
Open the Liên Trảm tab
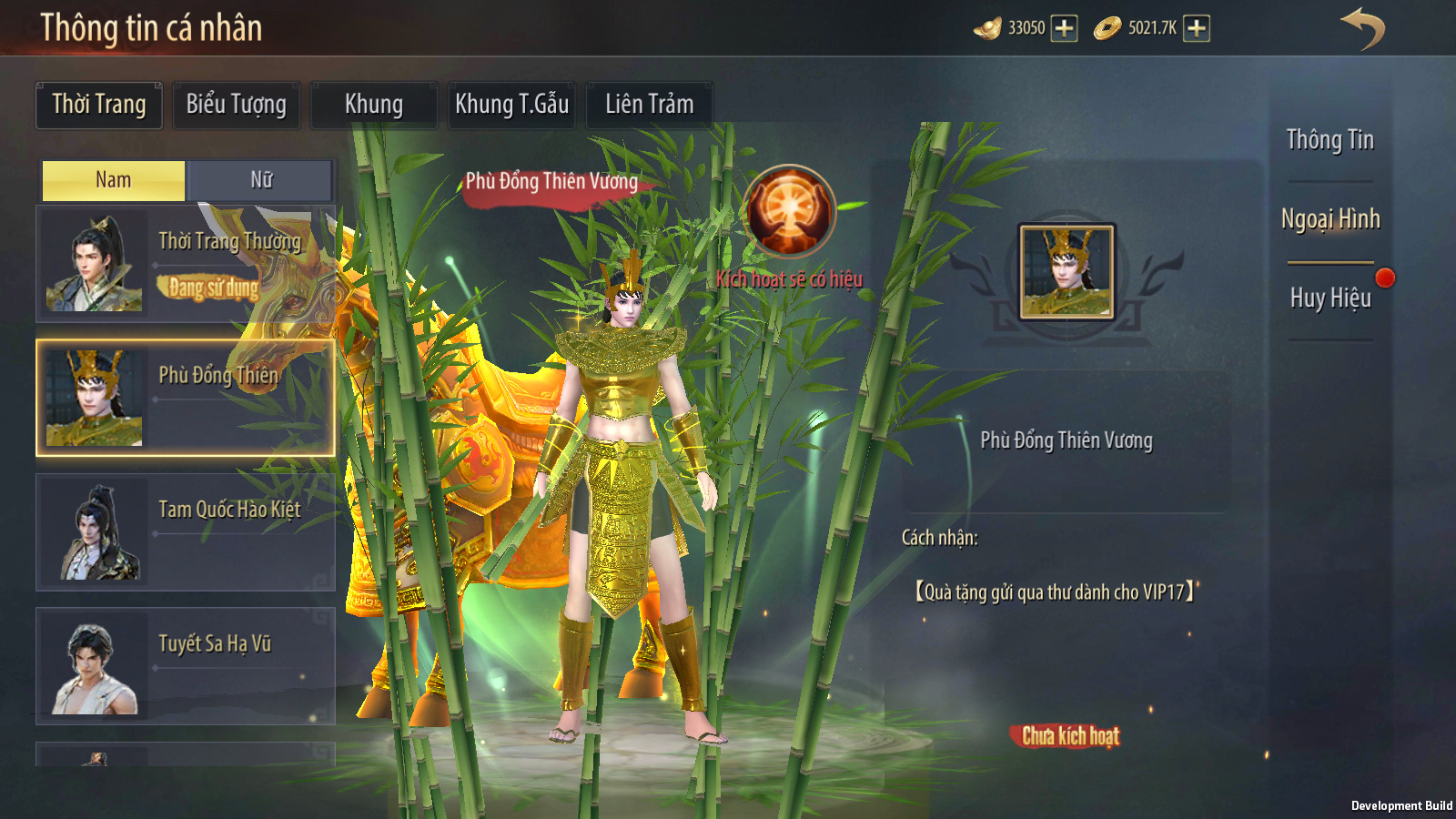click(649, 105)
